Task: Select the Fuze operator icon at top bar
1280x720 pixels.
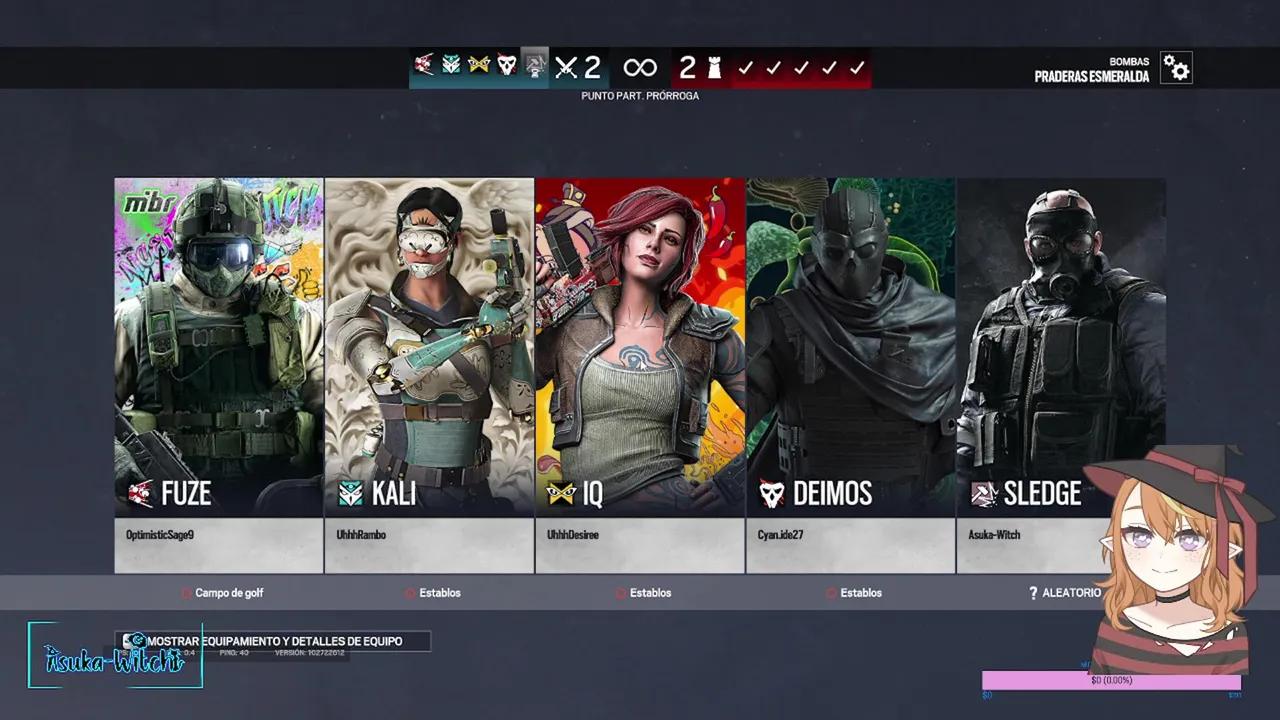Action: tap(422, 66)
